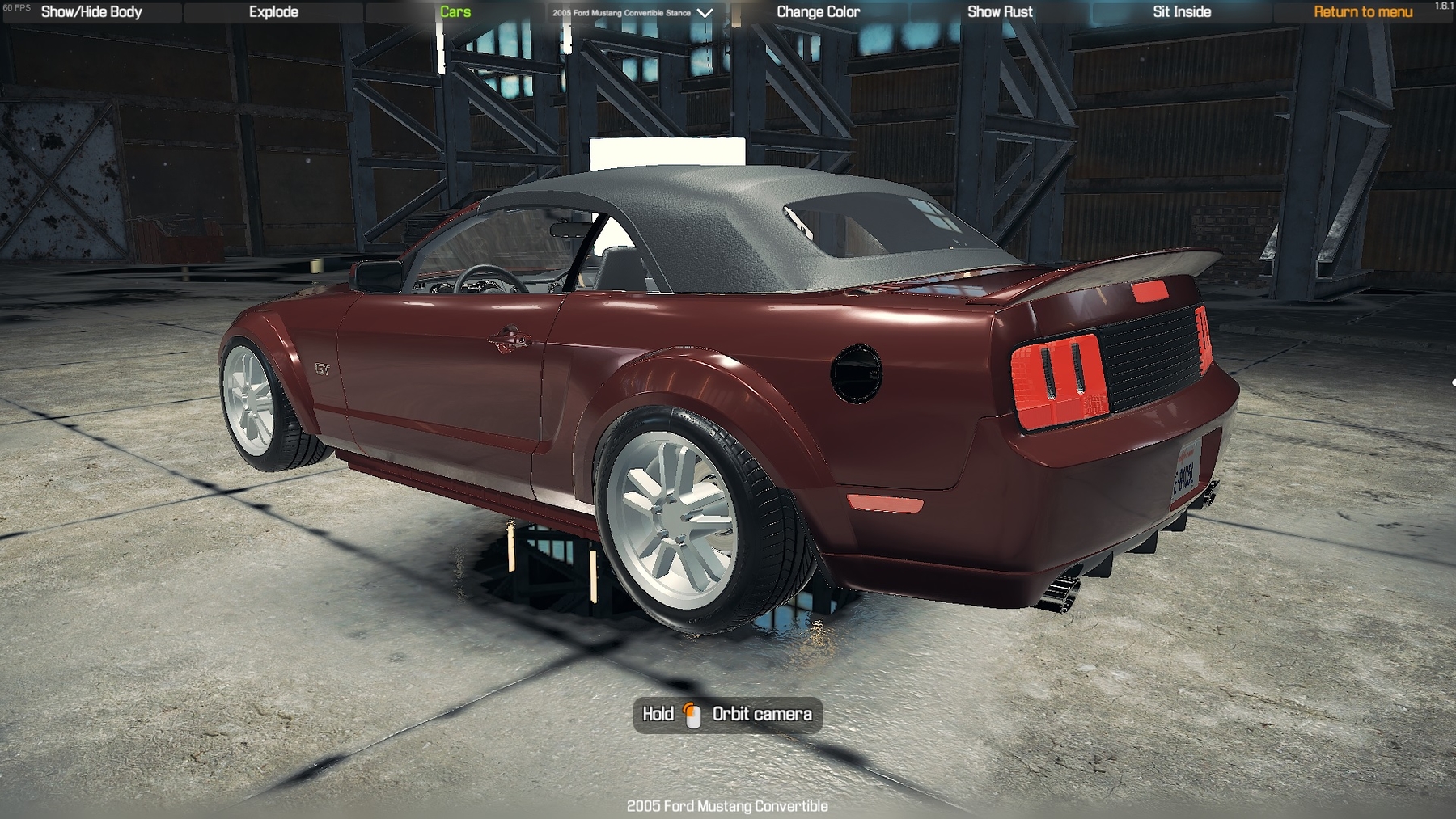Toggle the Show/Hide Body option
Screen dimensions: 1456x819
[x=91, y=12]
